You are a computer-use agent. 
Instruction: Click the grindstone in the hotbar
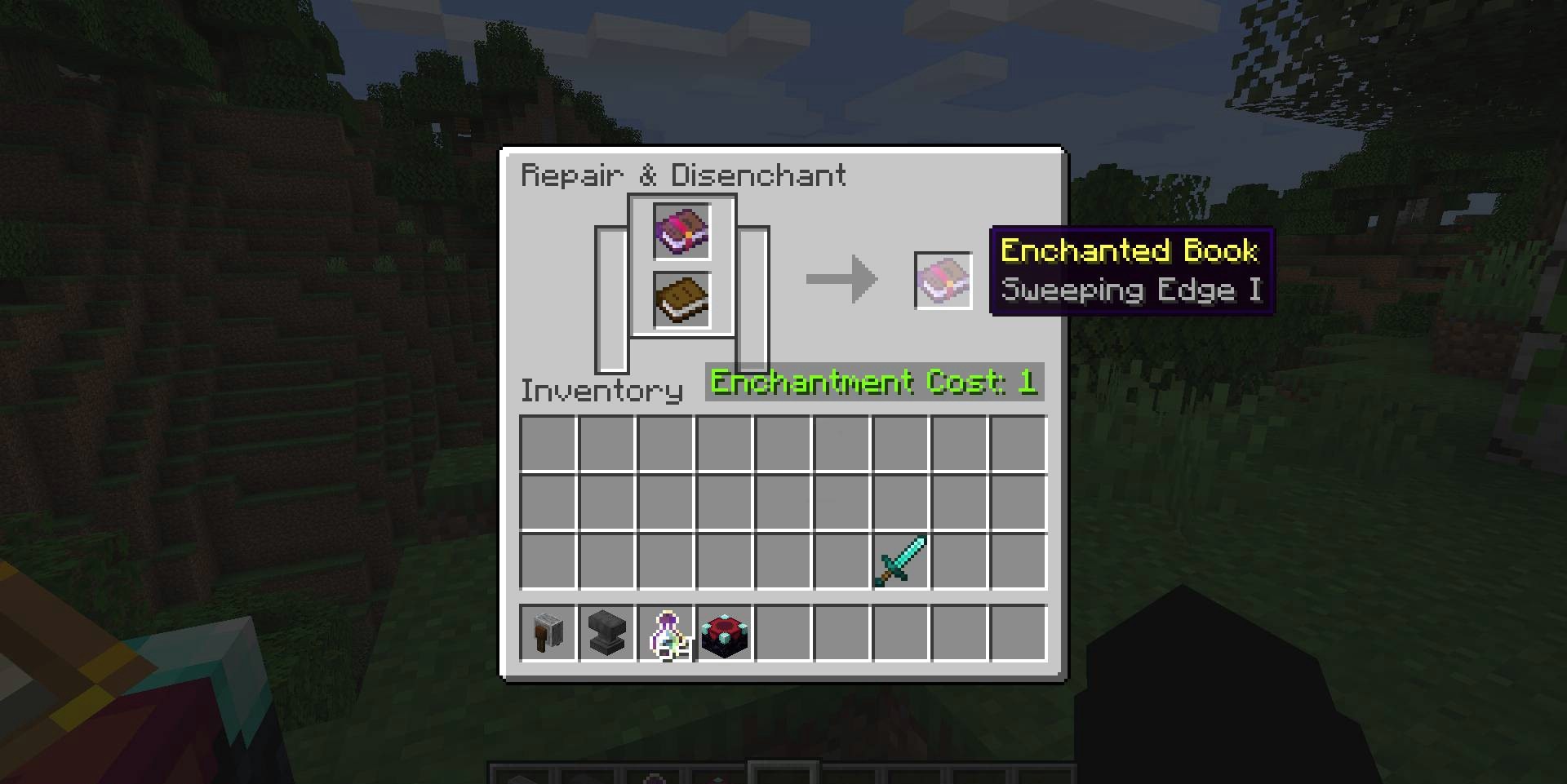coord(548,633)
